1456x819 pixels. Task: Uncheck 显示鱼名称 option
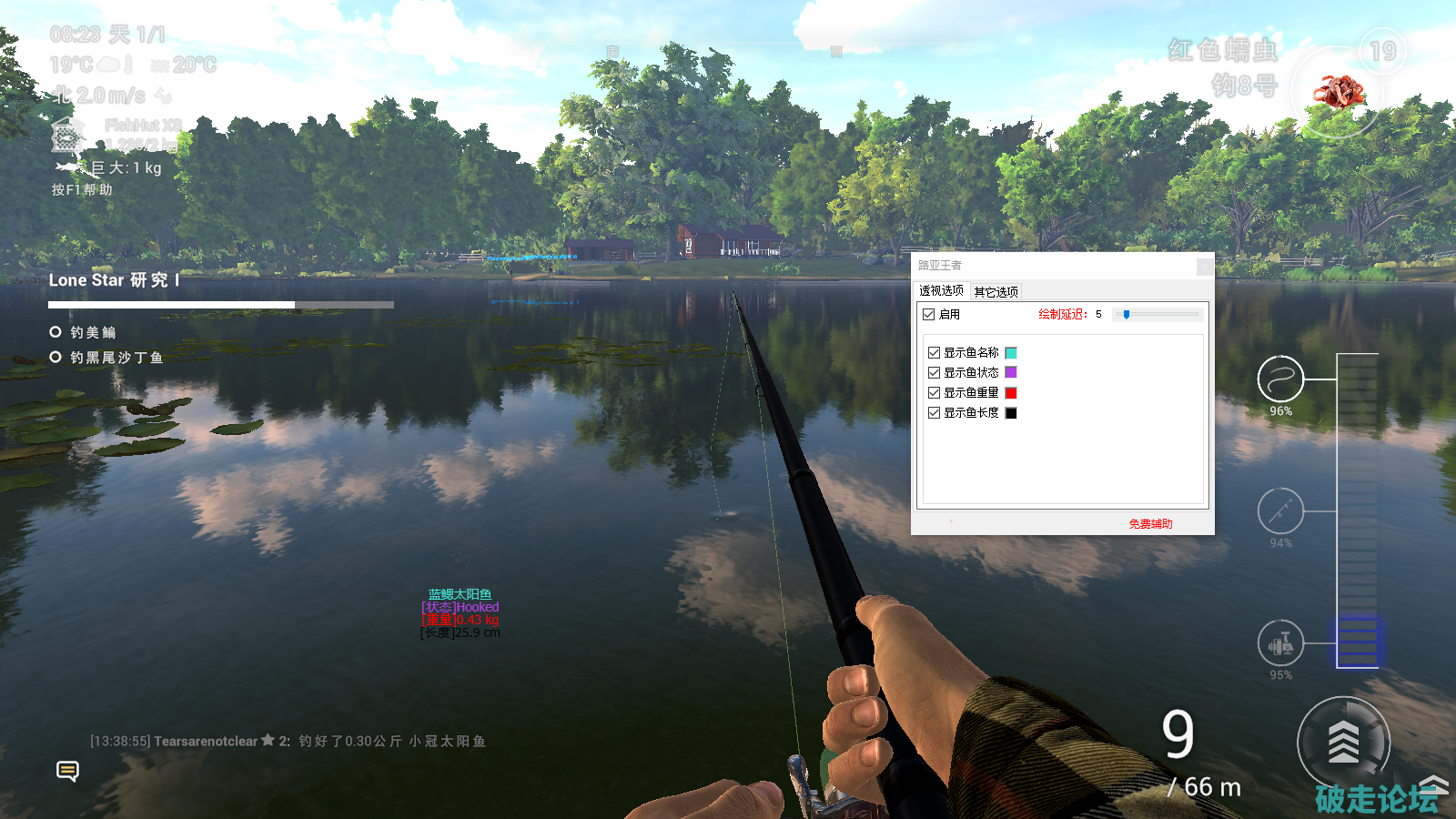934,353
